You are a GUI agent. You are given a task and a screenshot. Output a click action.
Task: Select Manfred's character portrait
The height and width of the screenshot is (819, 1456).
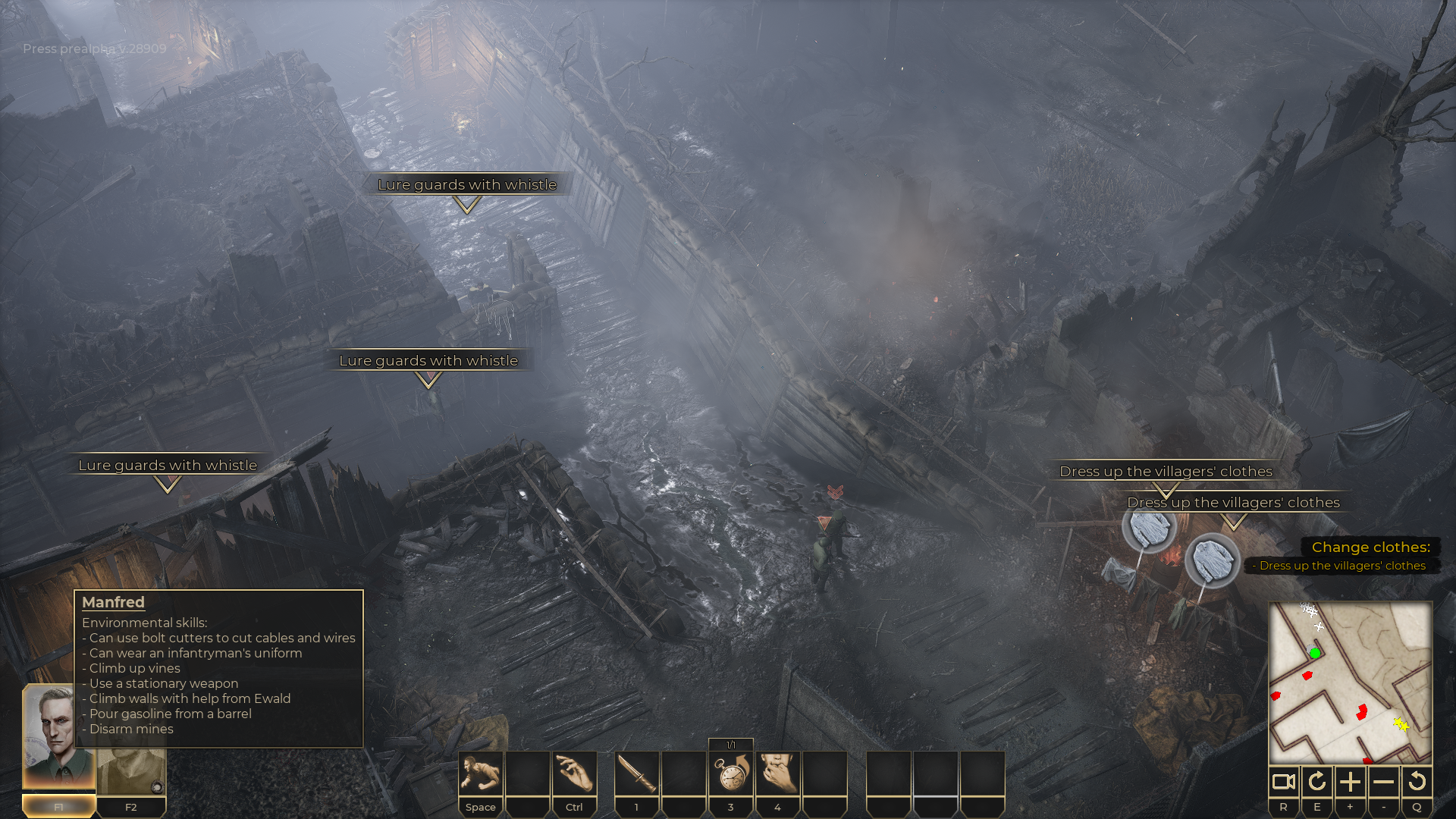click(58, 737)
